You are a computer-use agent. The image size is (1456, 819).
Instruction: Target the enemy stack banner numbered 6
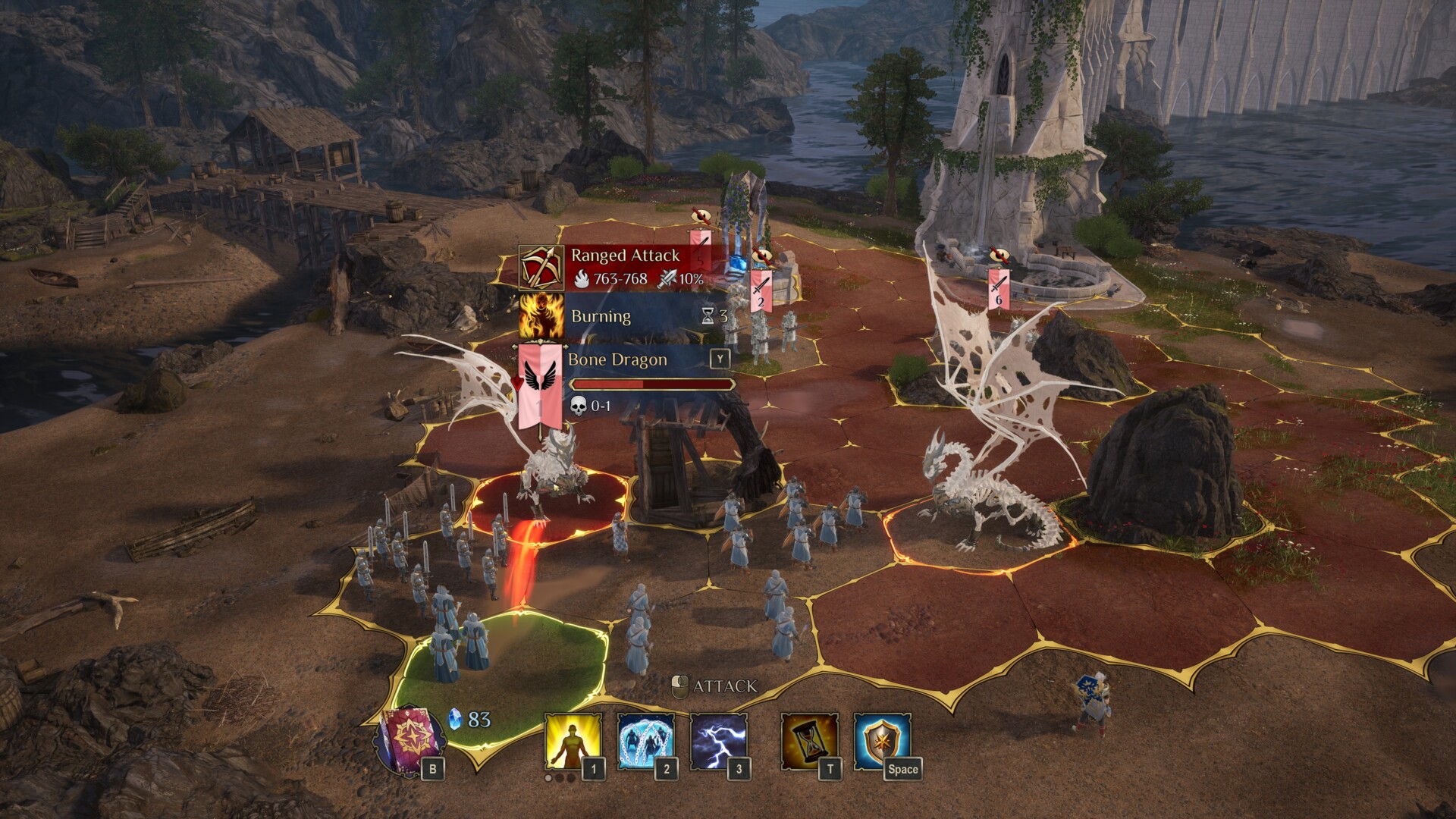pyautogui.click(x=999, y=289)
